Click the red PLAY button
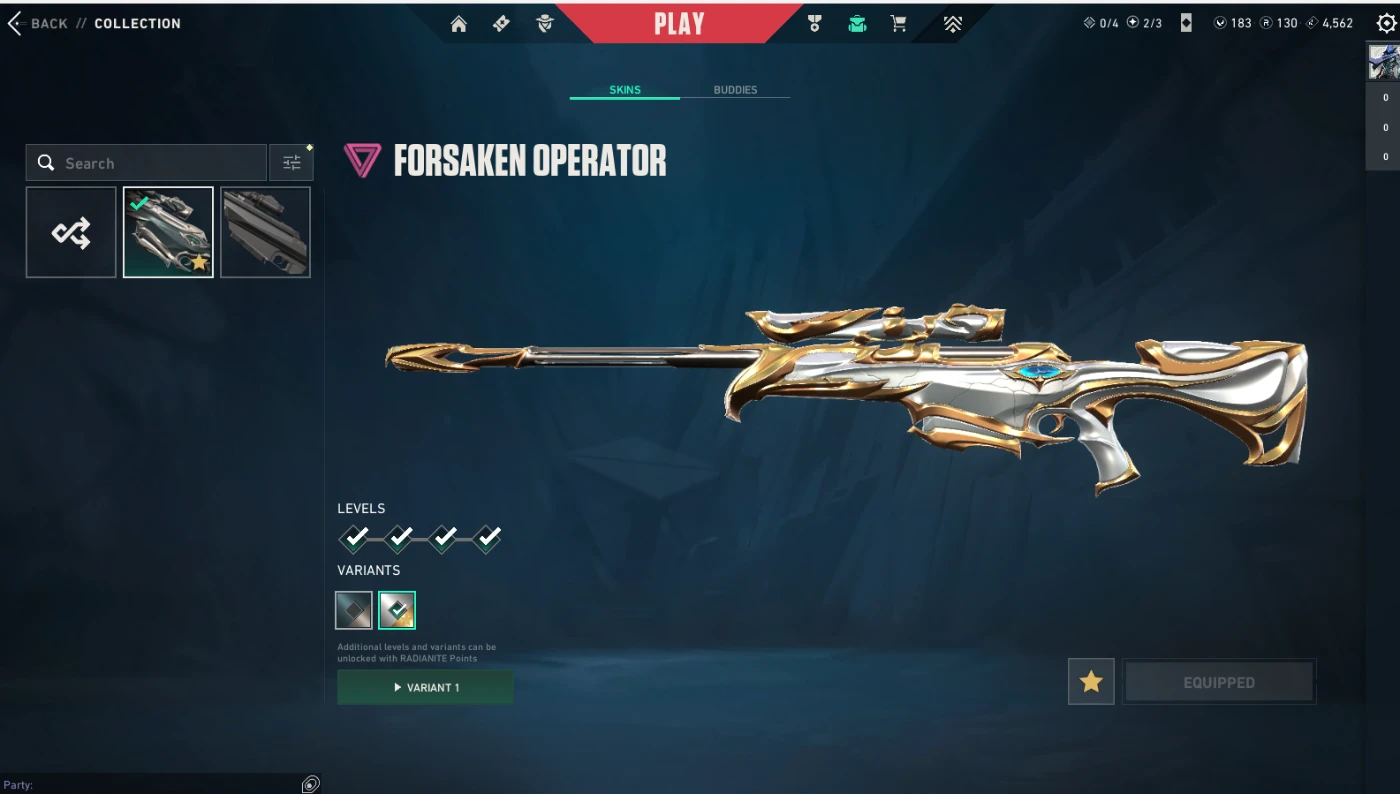 click(679, 24)
